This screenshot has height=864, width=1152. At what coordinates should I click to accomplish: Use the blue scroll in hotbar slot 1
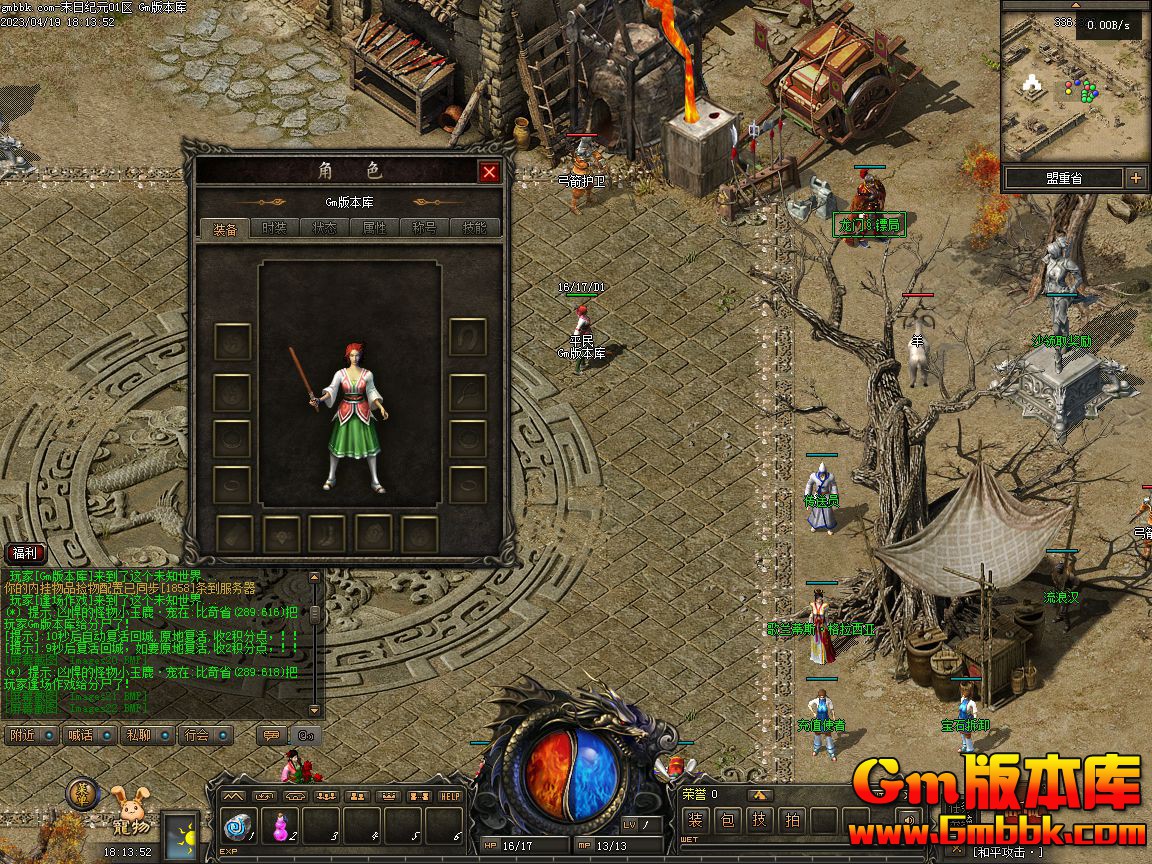(239, 826)
